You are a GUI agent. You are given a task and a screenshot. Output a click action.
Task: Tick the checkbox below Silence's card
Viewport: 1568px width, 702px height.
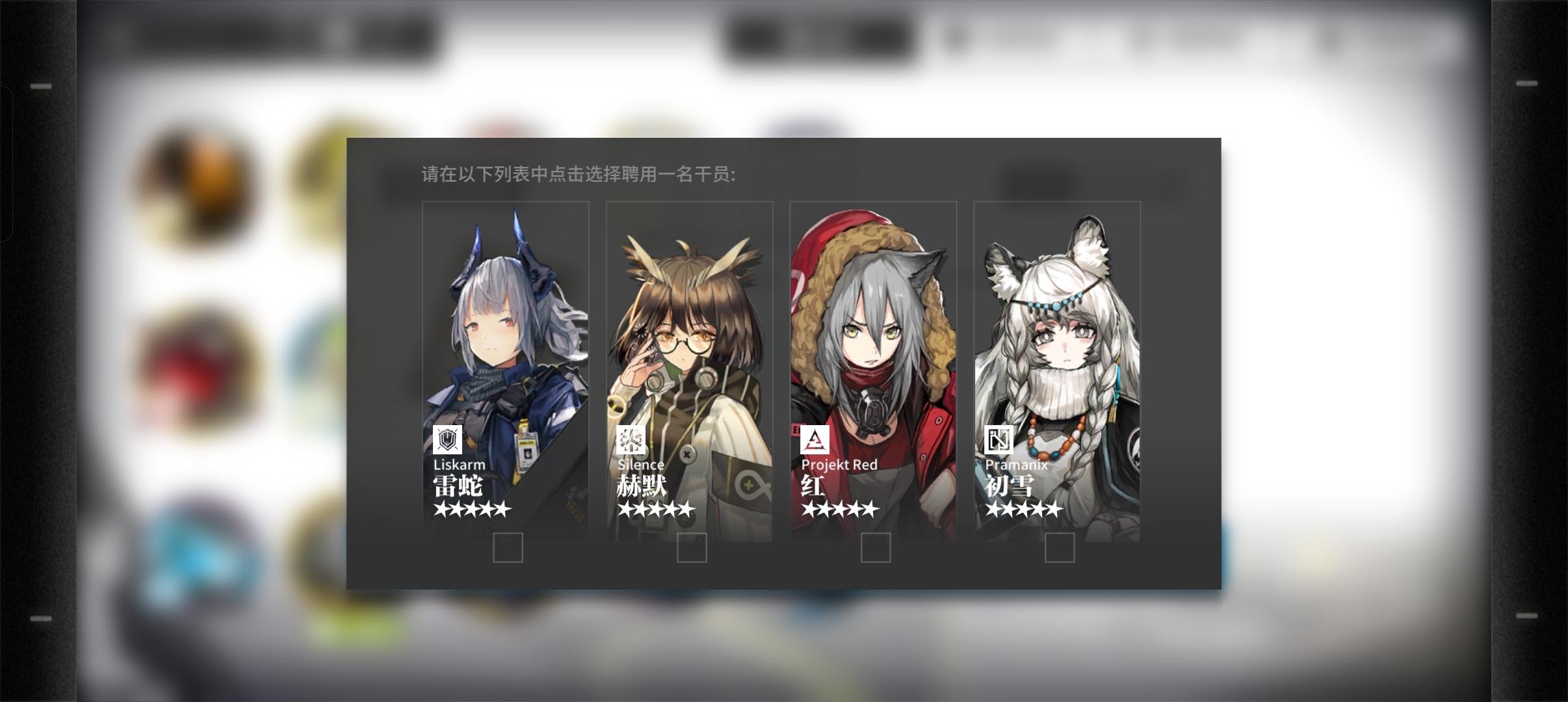(691, 549)
